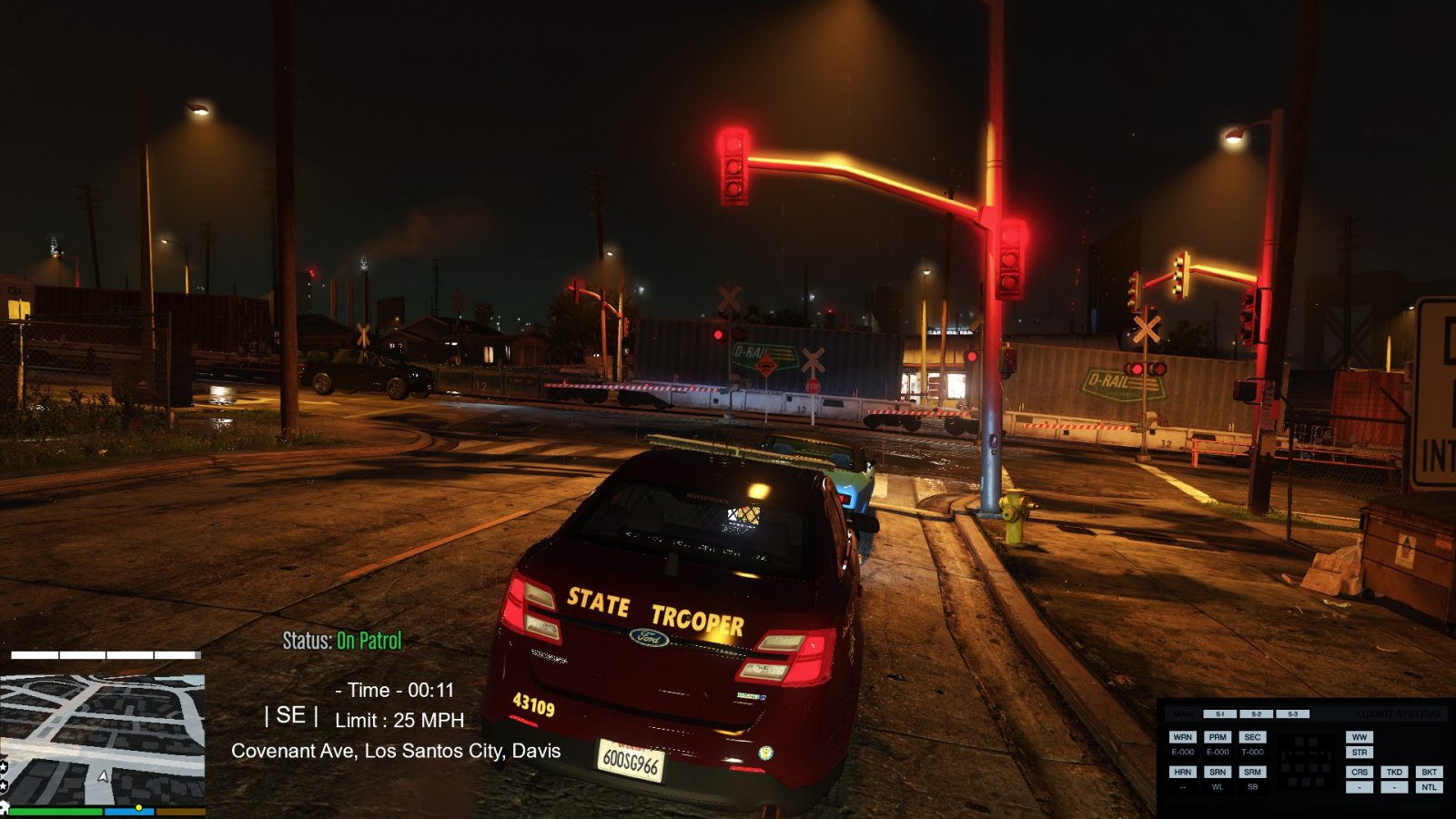Activate the SRM button on the siren panel
This screenshot has width=1456, height=819.
1252,772
